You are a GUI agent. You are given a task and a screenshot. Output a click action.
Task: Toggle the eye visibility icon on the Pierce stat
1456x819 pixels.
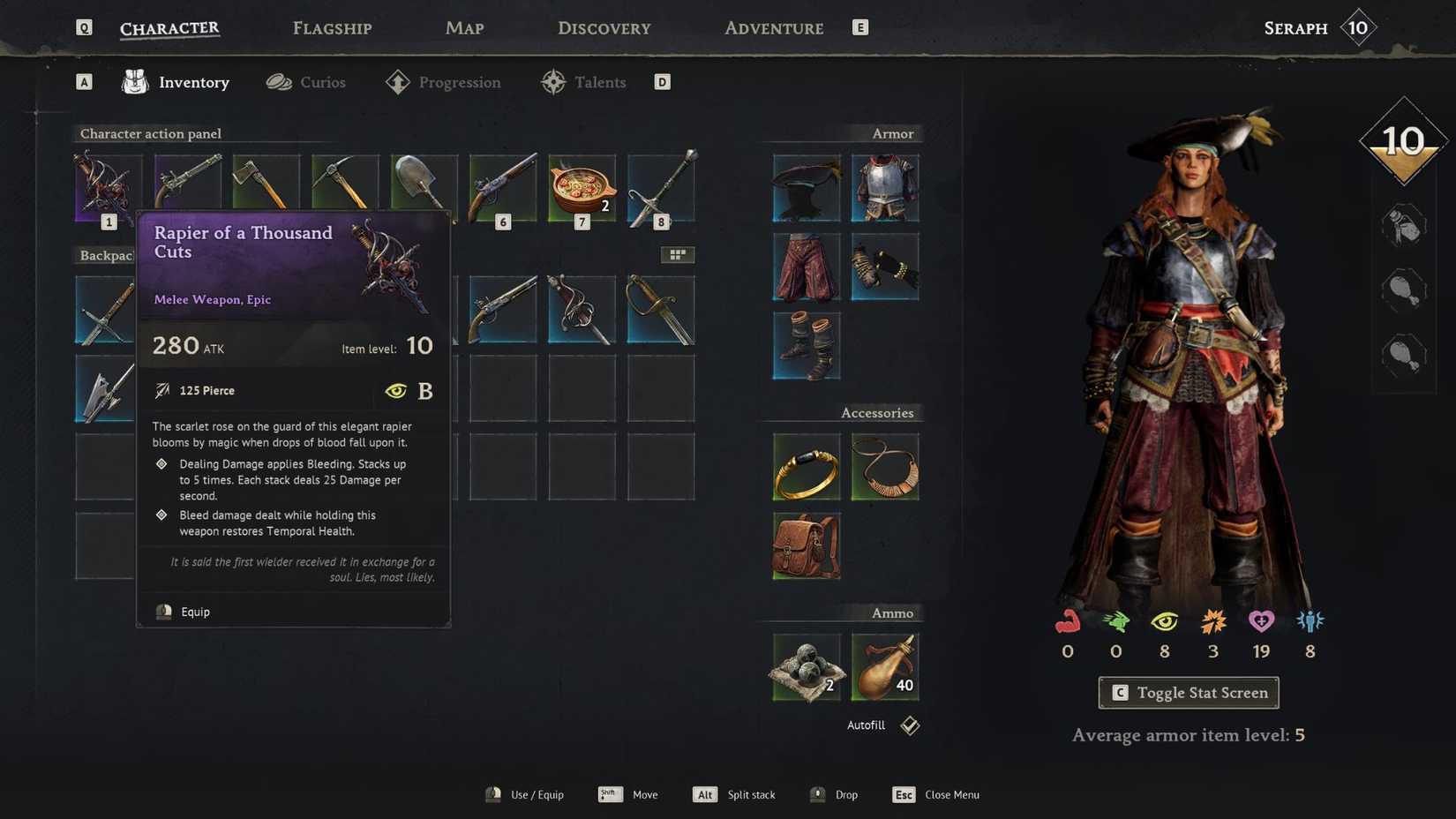click(x=395, y=390)
